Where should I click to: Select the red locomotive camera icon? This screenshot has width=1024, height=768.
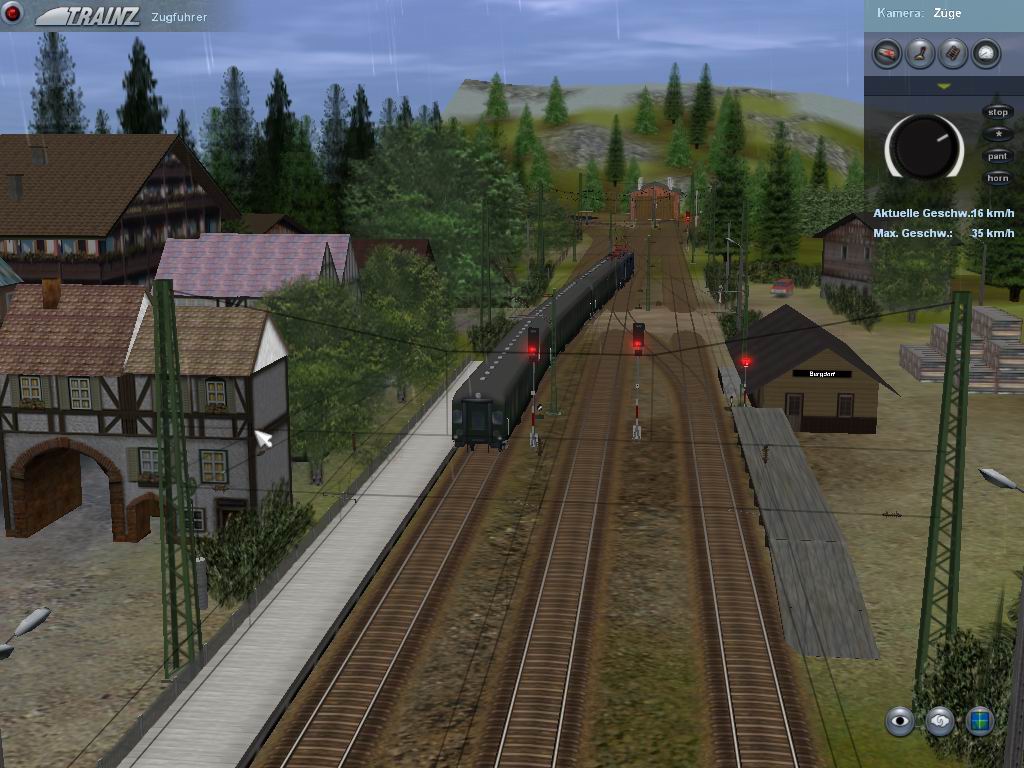click(x=887, y=53)
